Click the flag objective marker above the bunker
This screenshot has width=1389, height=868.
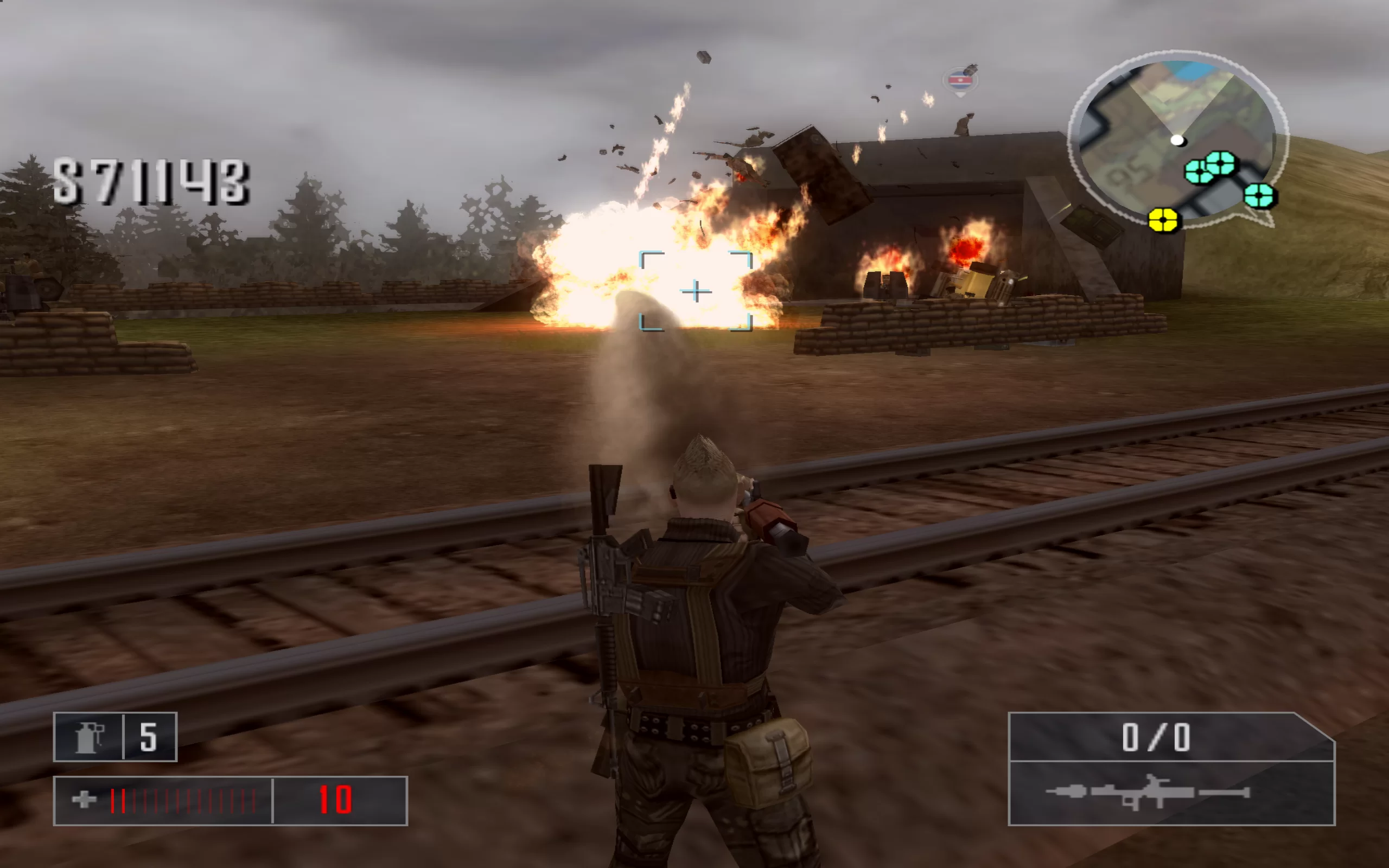click(x=960, y=80)
